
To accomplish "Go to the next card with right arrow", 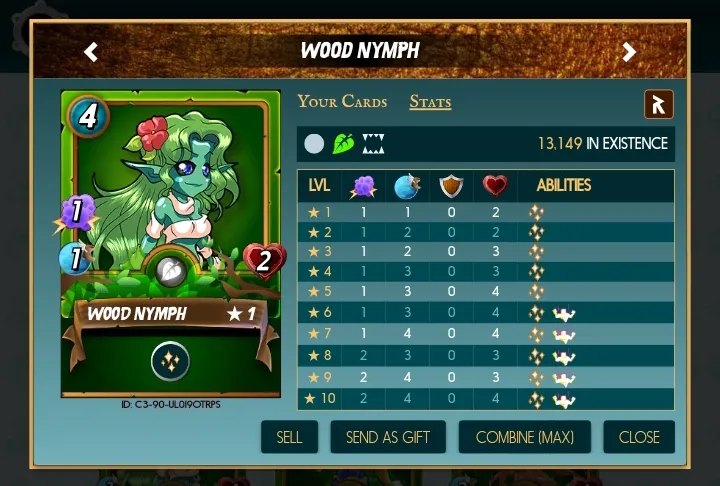I will point(629,51).
